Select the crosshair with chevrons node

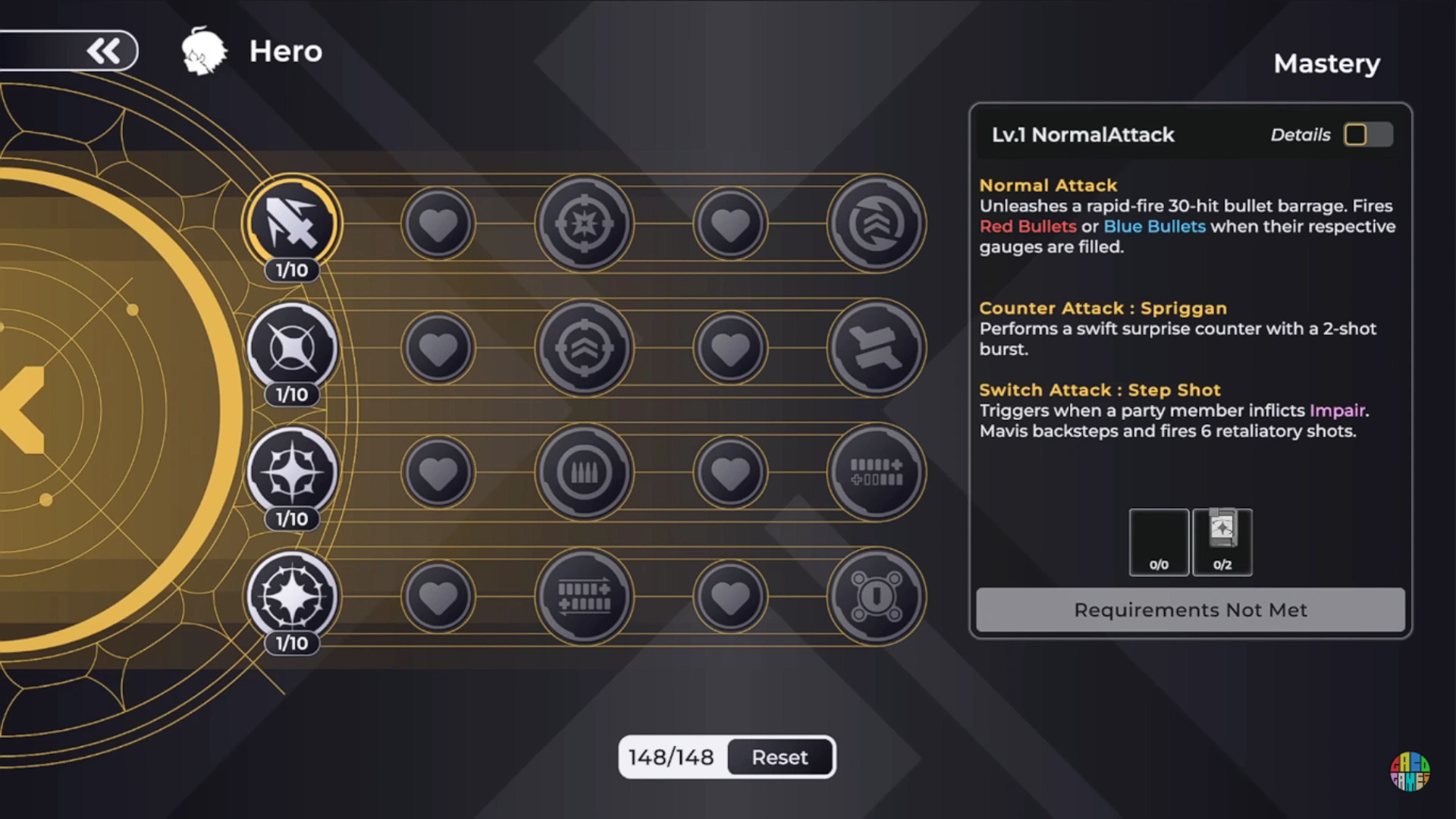[584, 348]
